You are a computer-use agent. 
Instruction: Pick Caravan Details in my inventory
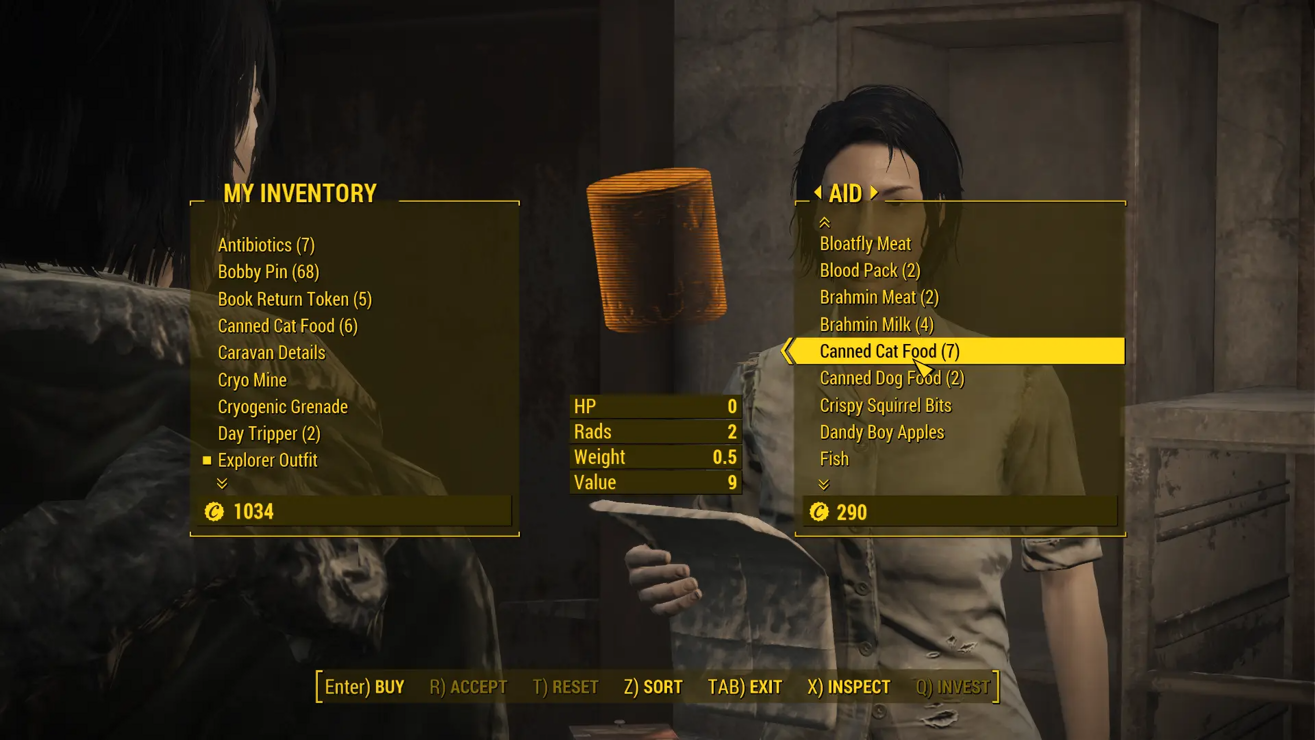click(271, 353)
